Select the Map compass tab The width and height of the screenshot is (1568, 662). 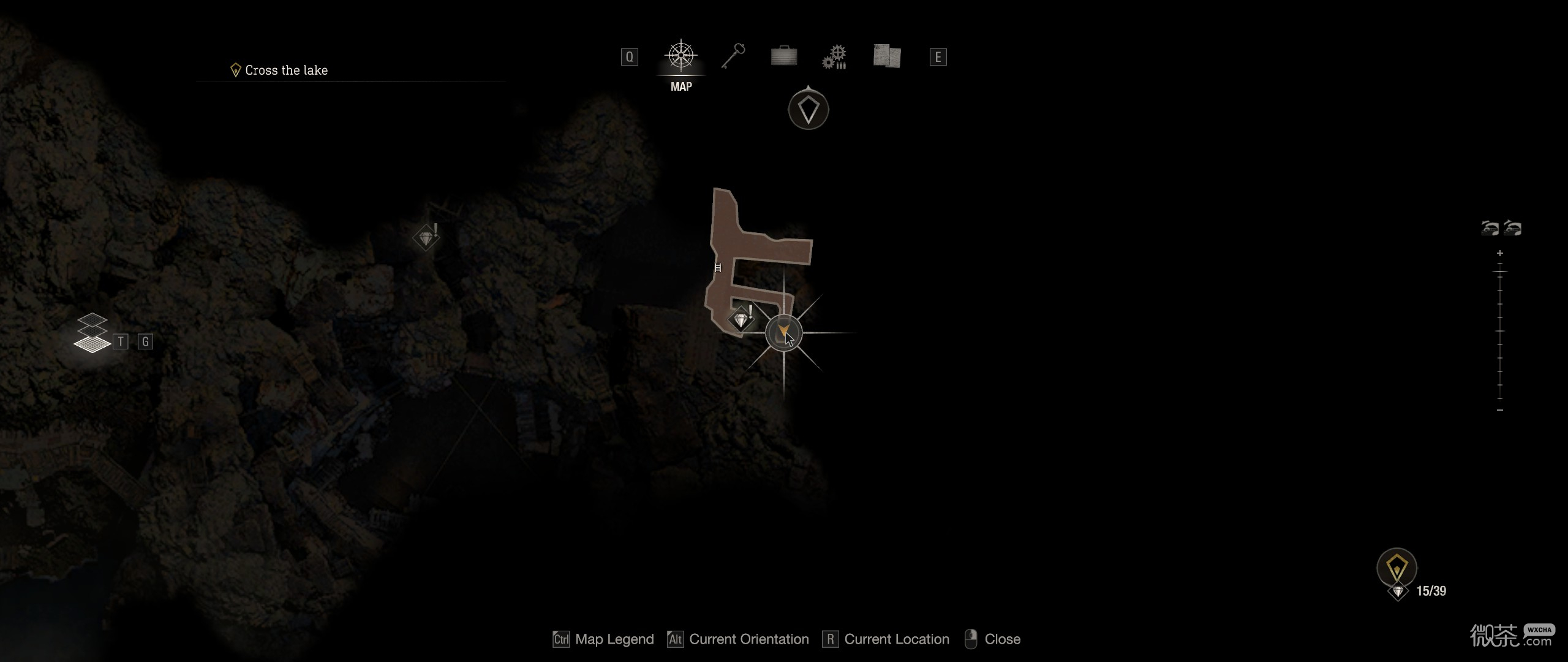point(680,56)
